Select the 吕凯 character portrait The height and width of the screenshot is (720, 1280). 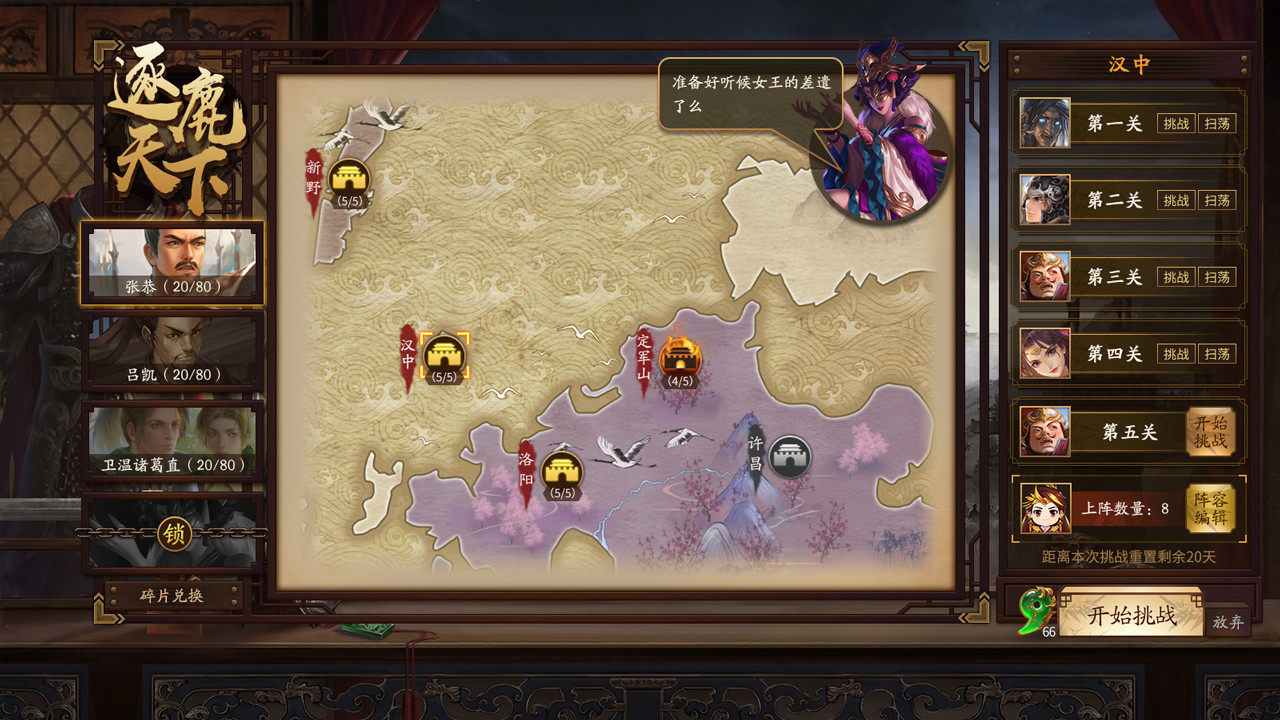point(173,349)
